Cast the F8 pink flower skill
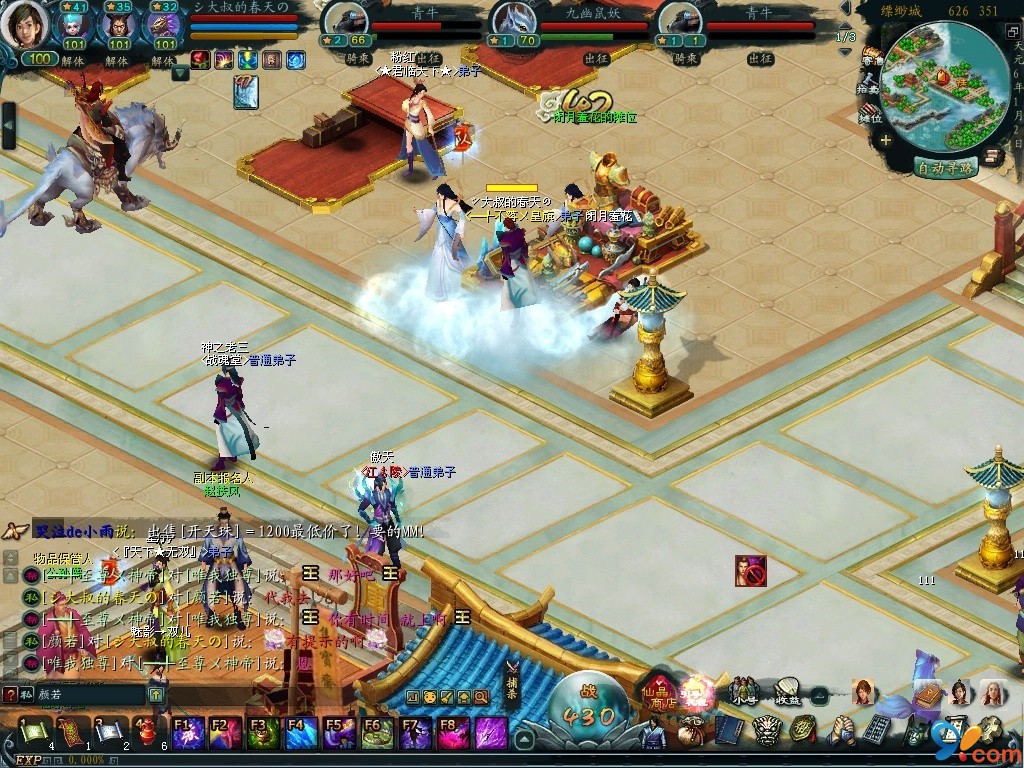The image size is (1024, 768). tap(453, 734)
